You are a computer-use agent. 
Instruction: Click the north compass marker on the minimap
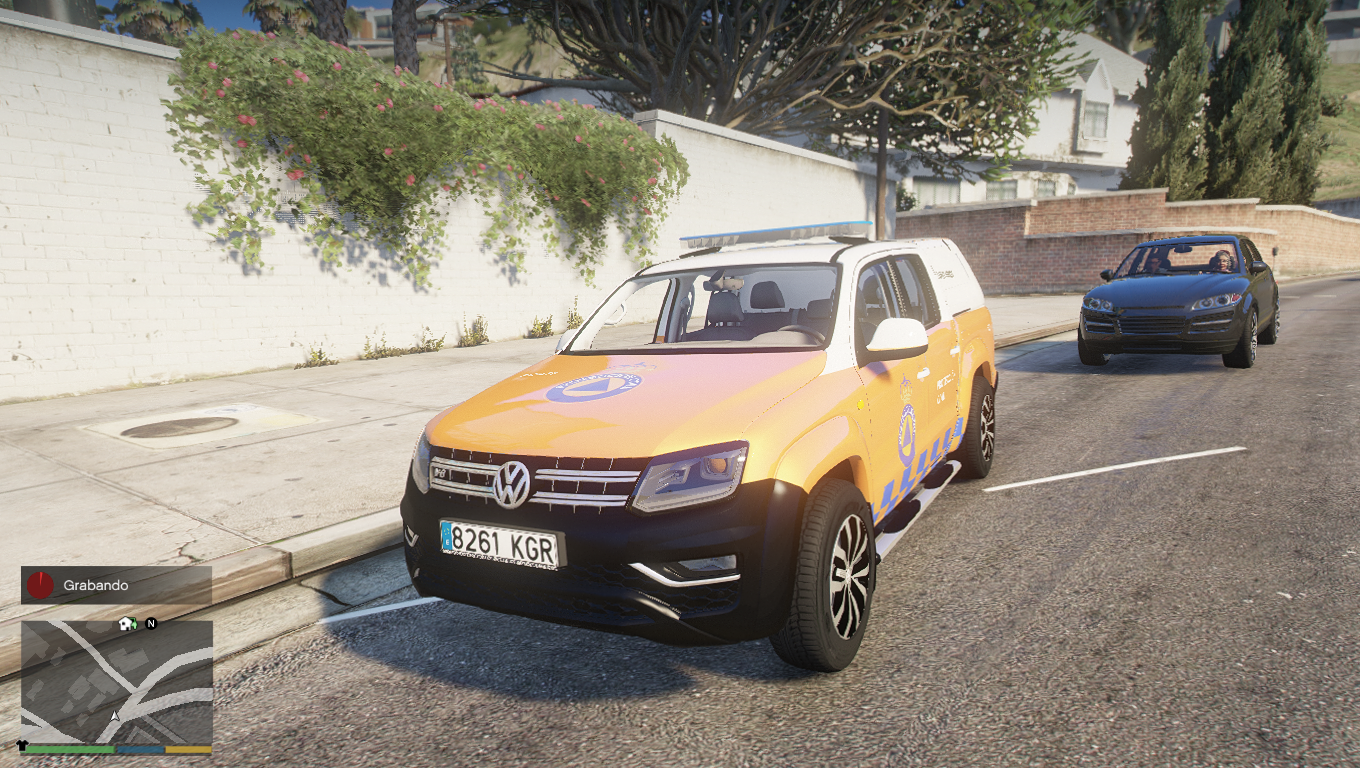pos(151,623)
